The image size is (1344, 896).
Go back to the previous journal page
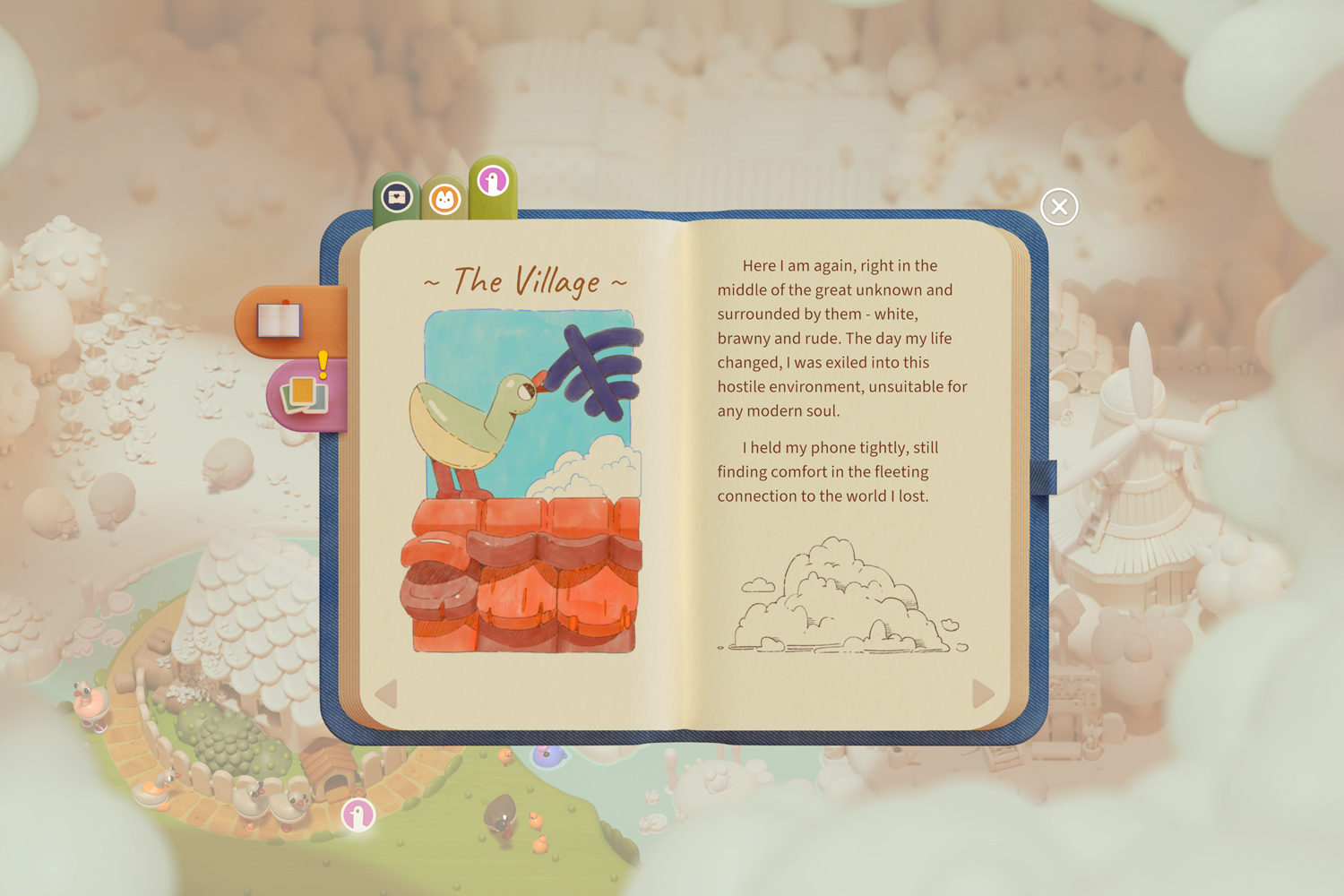[x=386, y=694]
